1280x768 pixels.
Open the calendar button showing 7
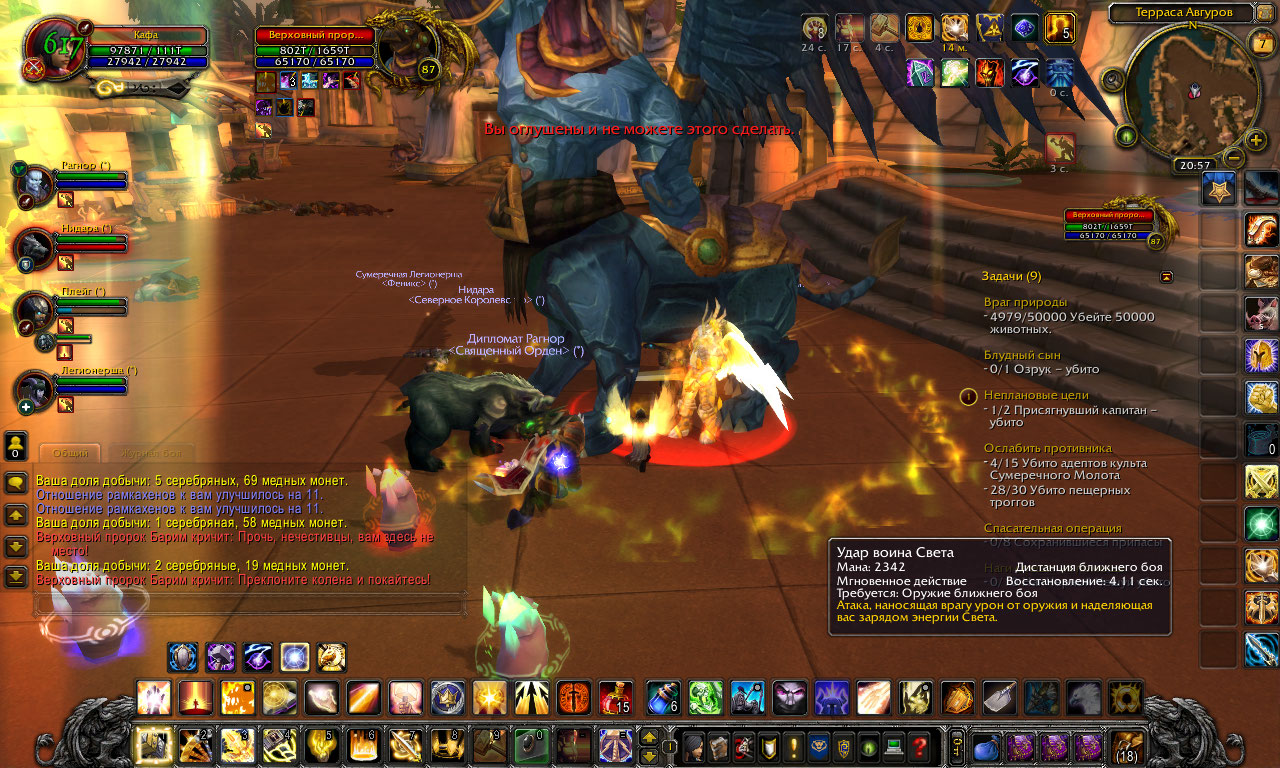tap(1261, 43)
